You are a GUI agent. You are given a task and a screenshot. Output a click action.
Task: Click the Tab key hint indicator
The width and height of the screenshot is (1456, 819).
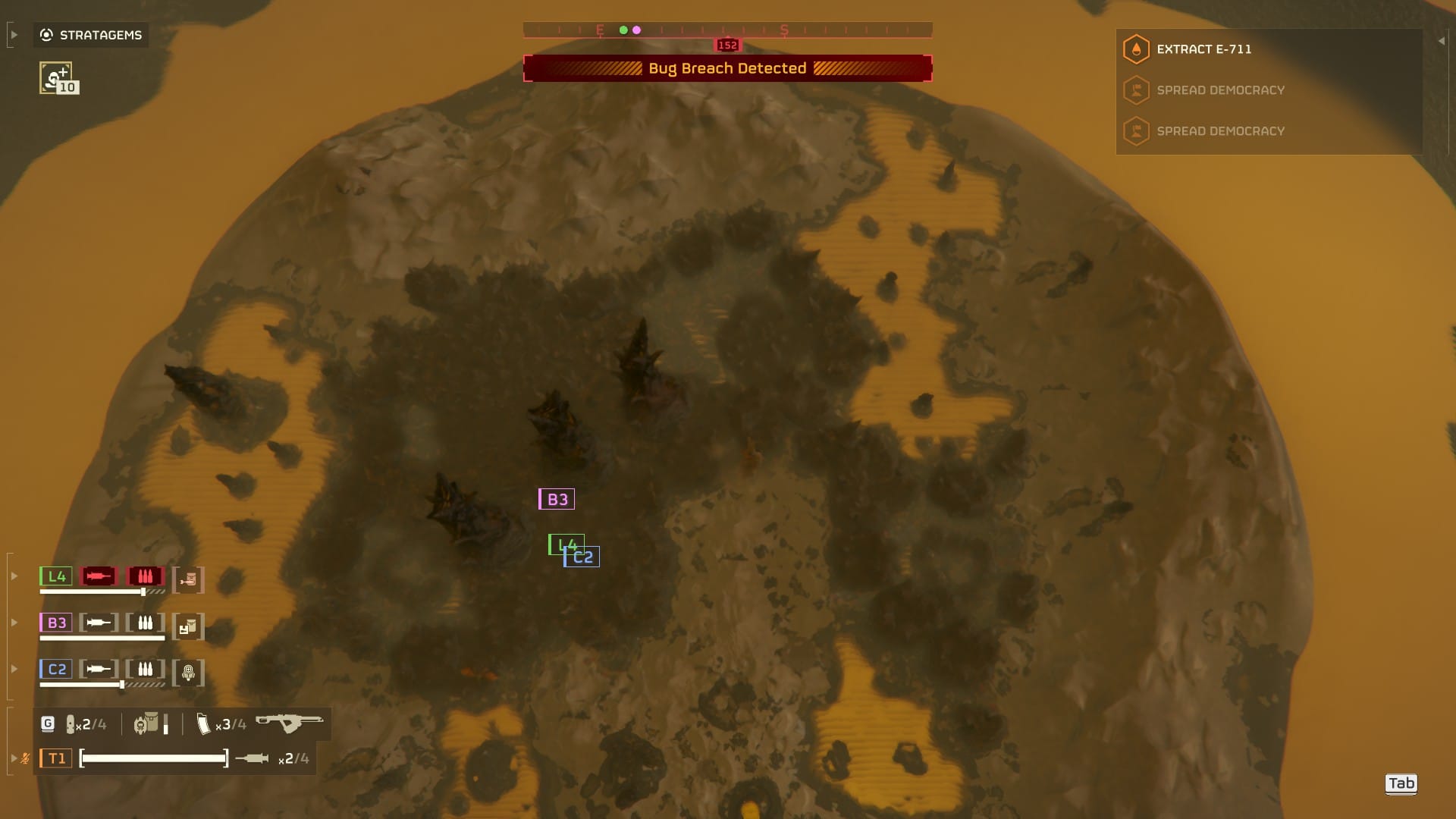pyautogui.click(x=1402, y=783)
